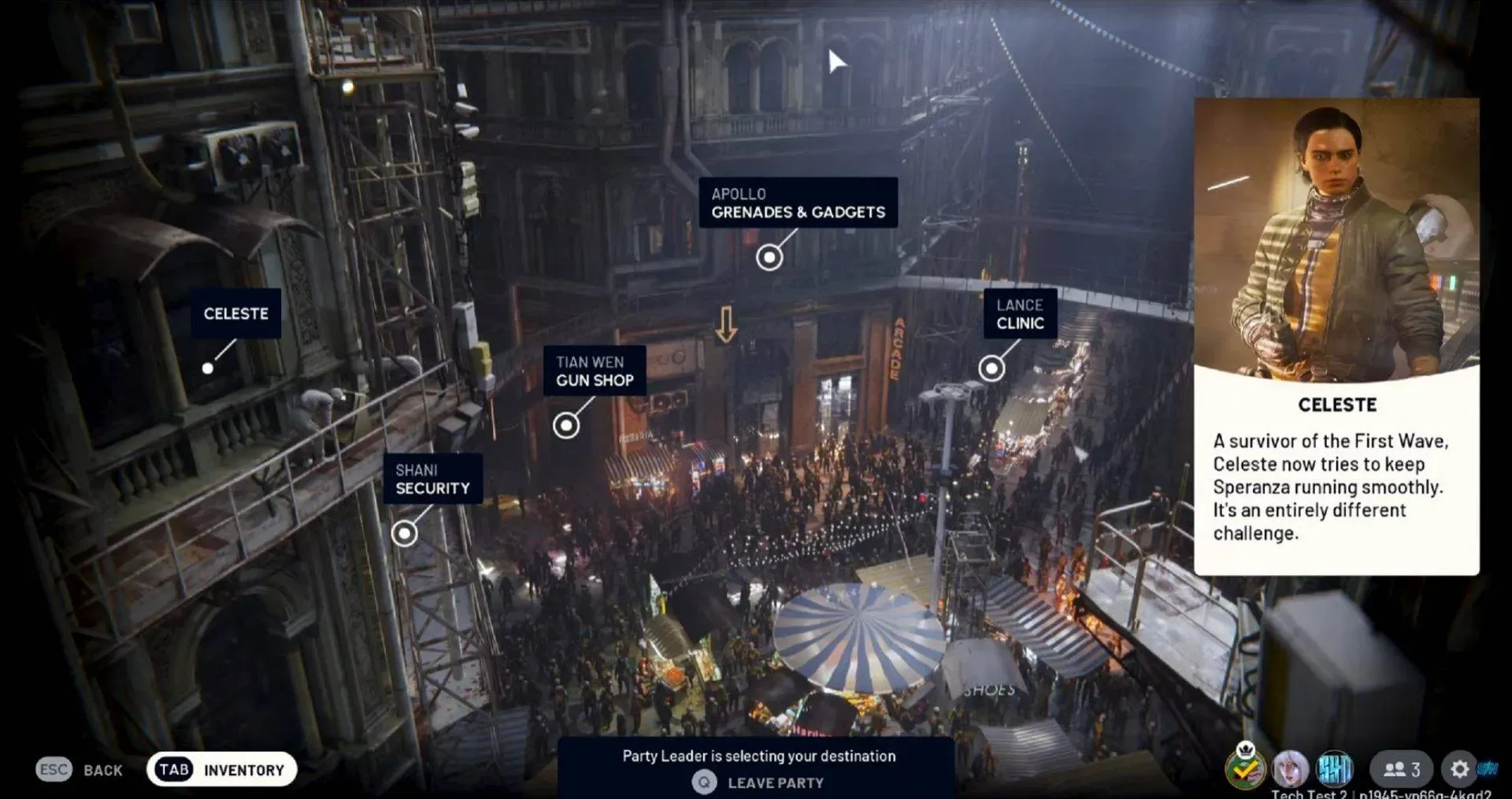This screenshot has height=799, width=1512.
Task: Go back to the previous screen
Action: (x=80, y=769)
